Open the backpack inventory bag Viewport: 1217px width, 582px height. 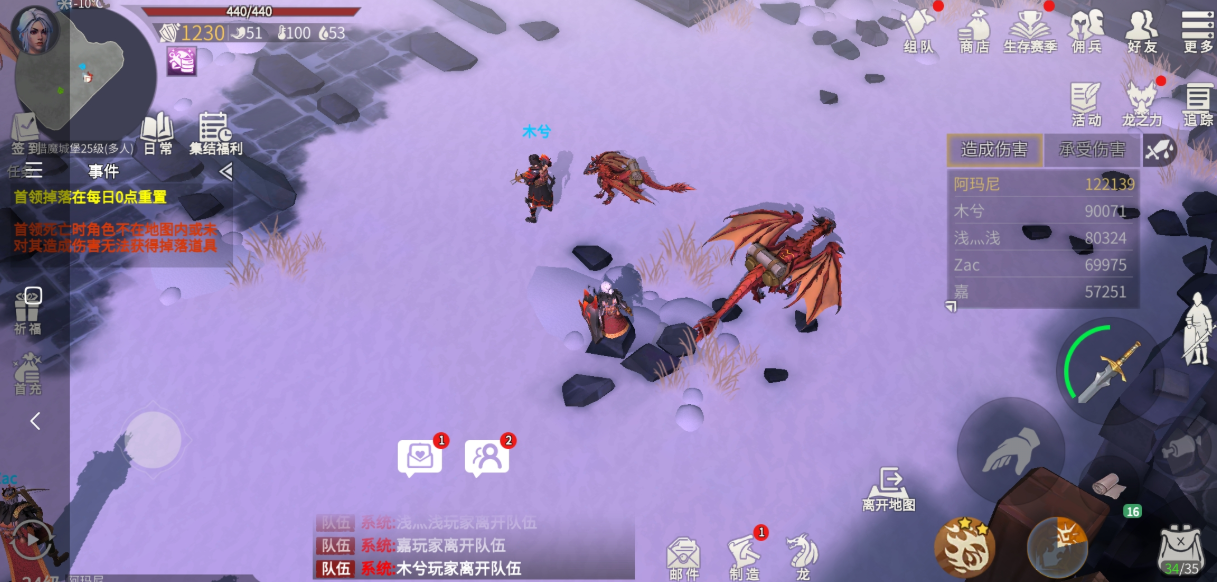(x=1180, y=549)
